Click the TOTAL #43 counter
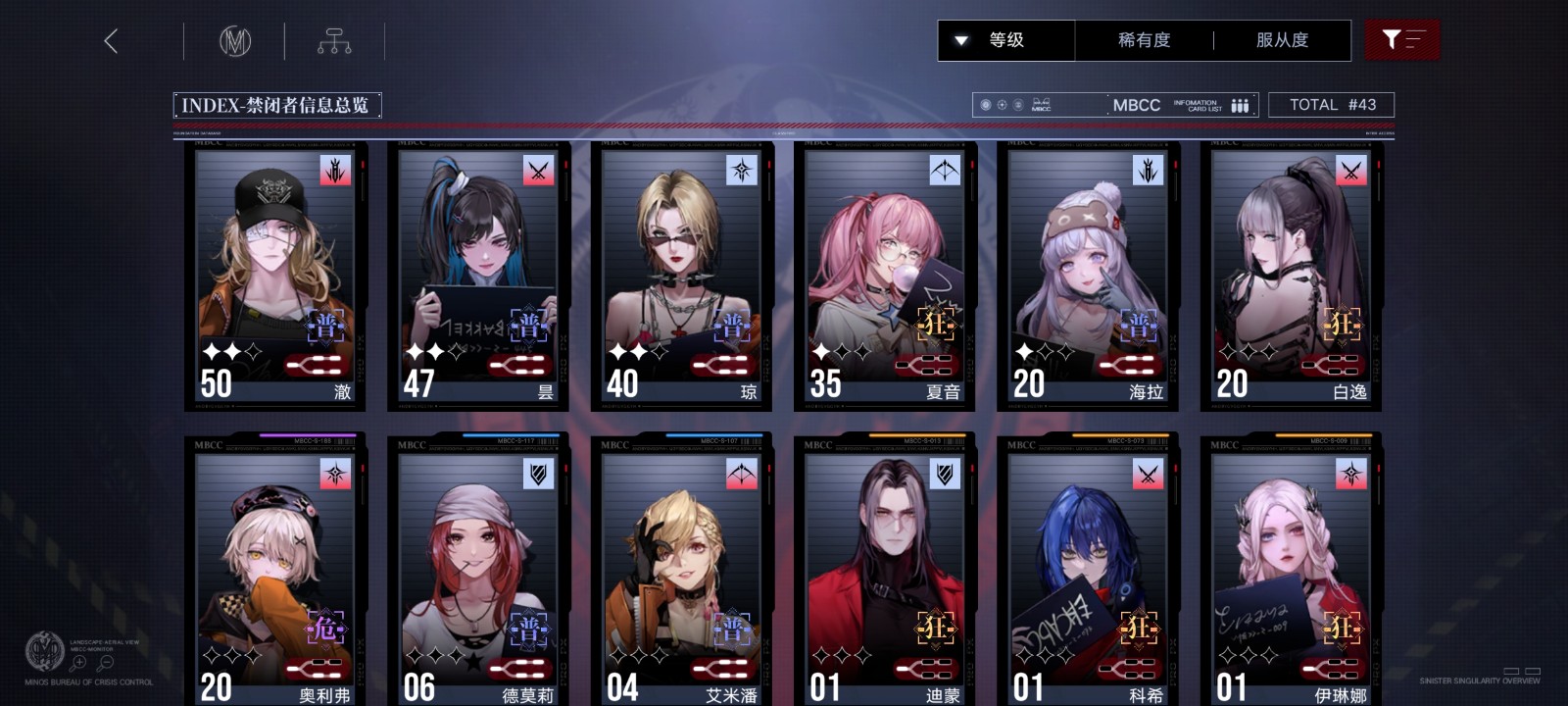The width and height of the screenshot is (1568, 706). coord(1332,104)
